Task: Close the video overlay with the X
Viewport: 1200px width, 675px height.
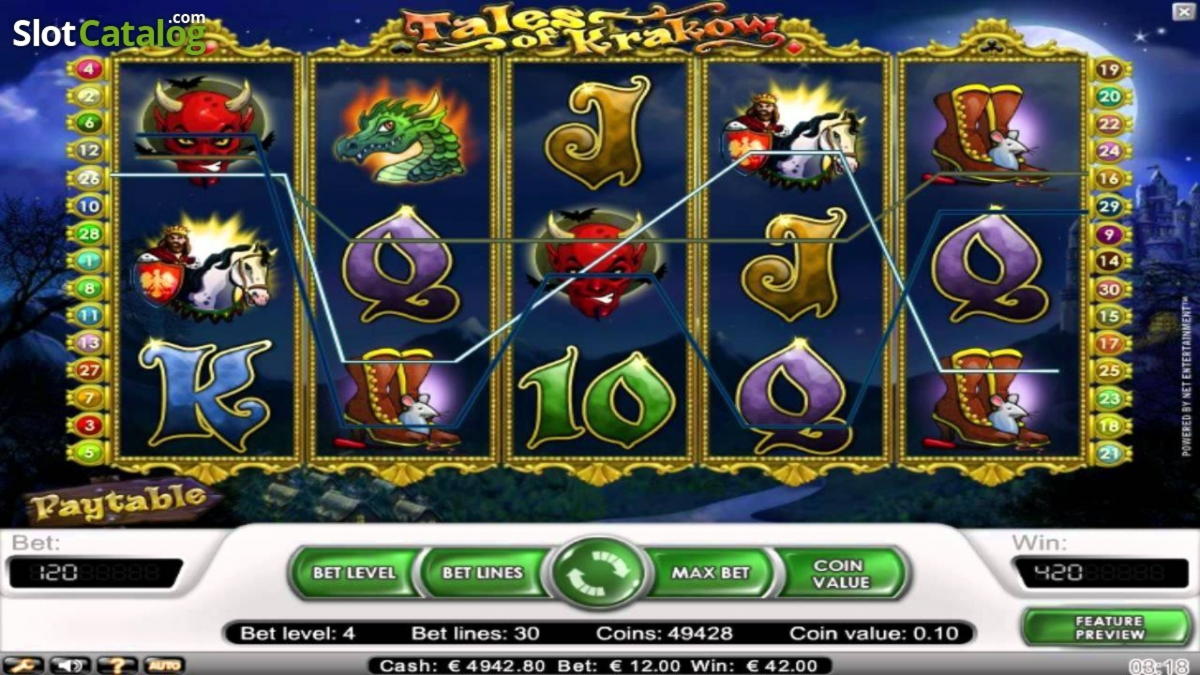Action: point(1182,9)
